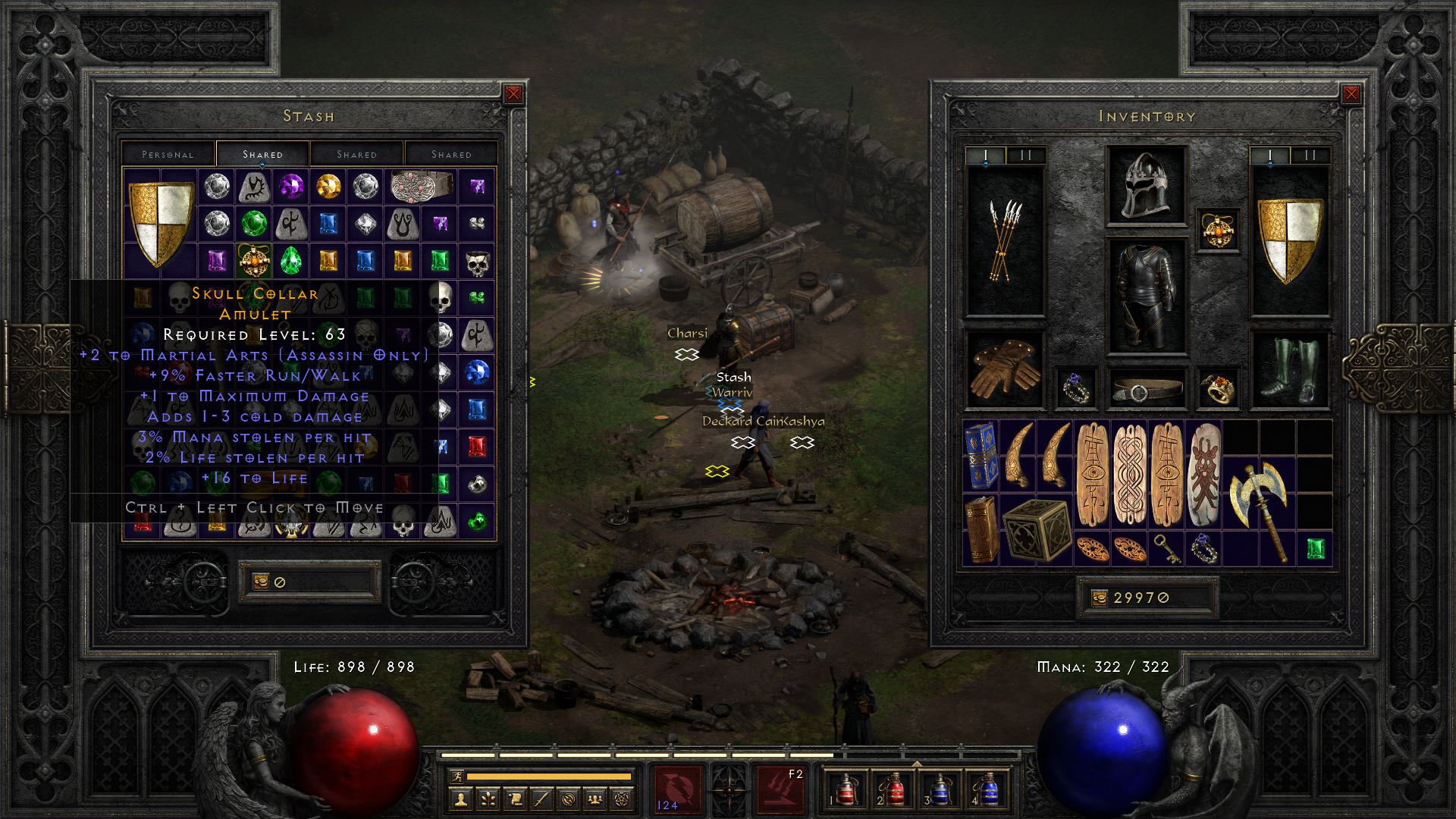
Task: Pick up the key in inventory
Action: [x=1166, y=548]
